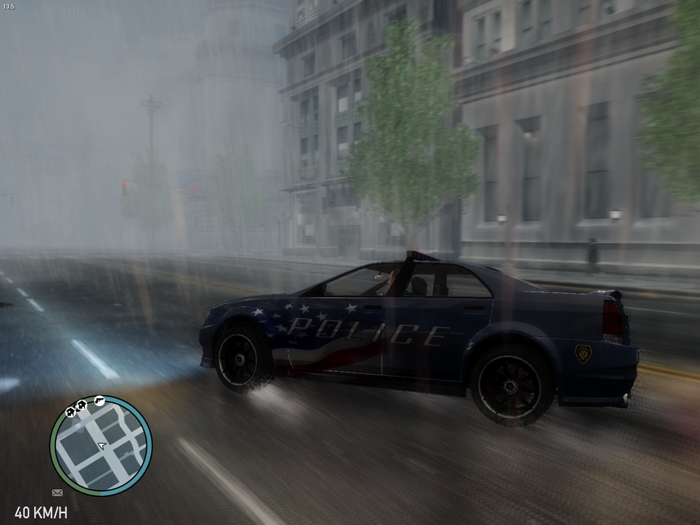Open the envelope message icon

[x=57, y=492]
